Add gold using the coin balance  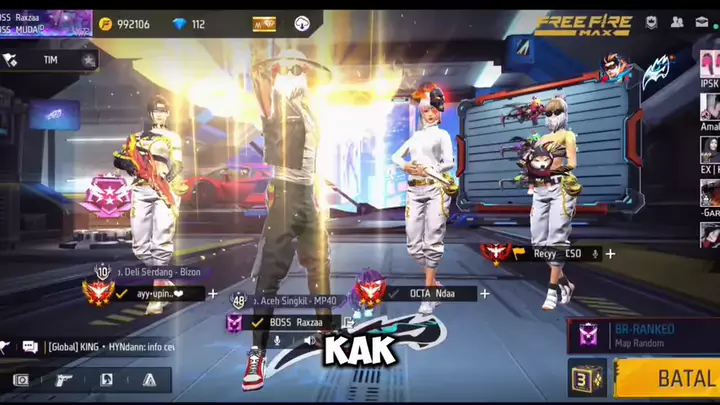coord(125,23)
